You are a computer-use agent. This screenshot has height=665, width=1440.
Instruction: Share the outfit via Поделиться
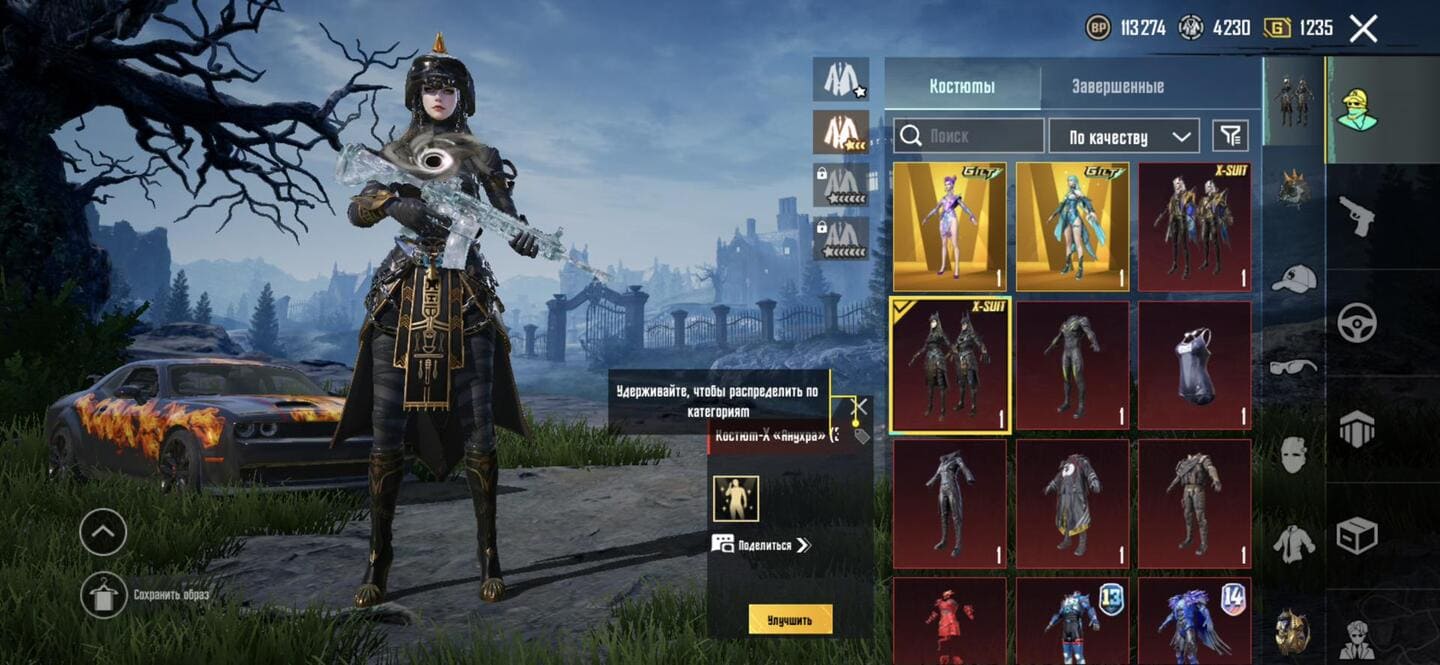point(762,545)
